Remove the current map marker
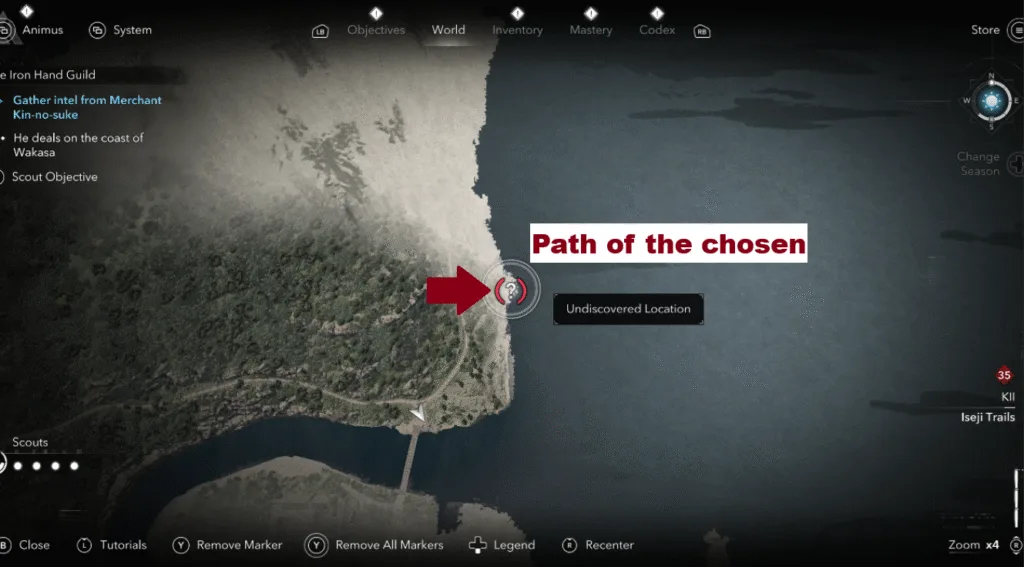 tap(239, 545)
